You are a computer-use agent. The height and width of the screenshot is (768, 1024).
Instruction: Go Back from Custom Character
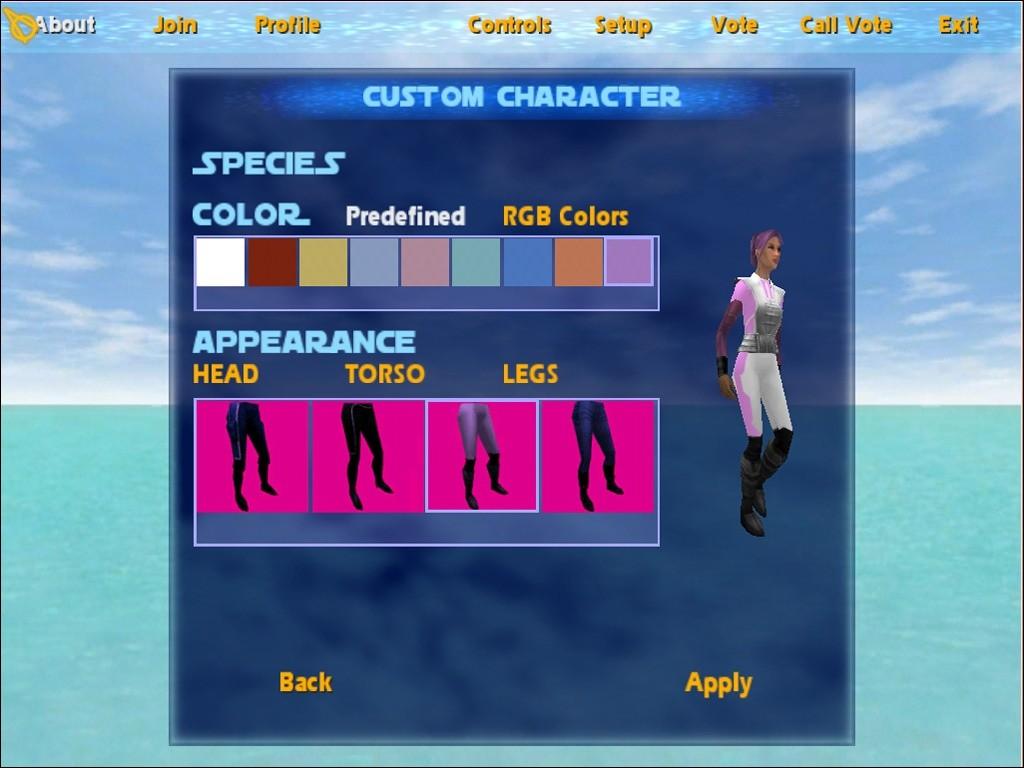pyautogui.click(x=305, y=682)
